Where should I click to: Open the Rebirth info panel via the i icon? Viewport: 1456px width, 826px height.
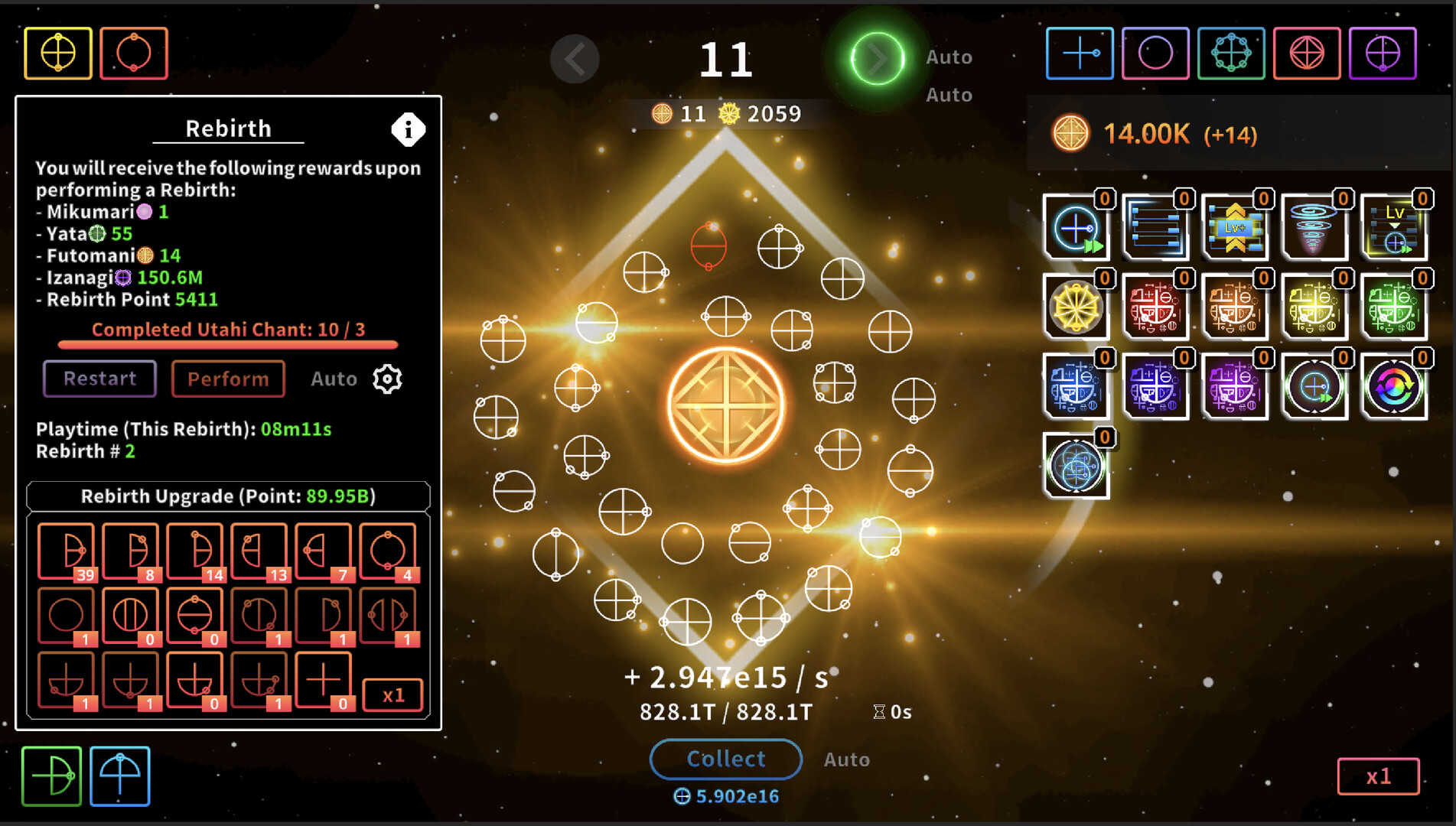pos(408,129)
